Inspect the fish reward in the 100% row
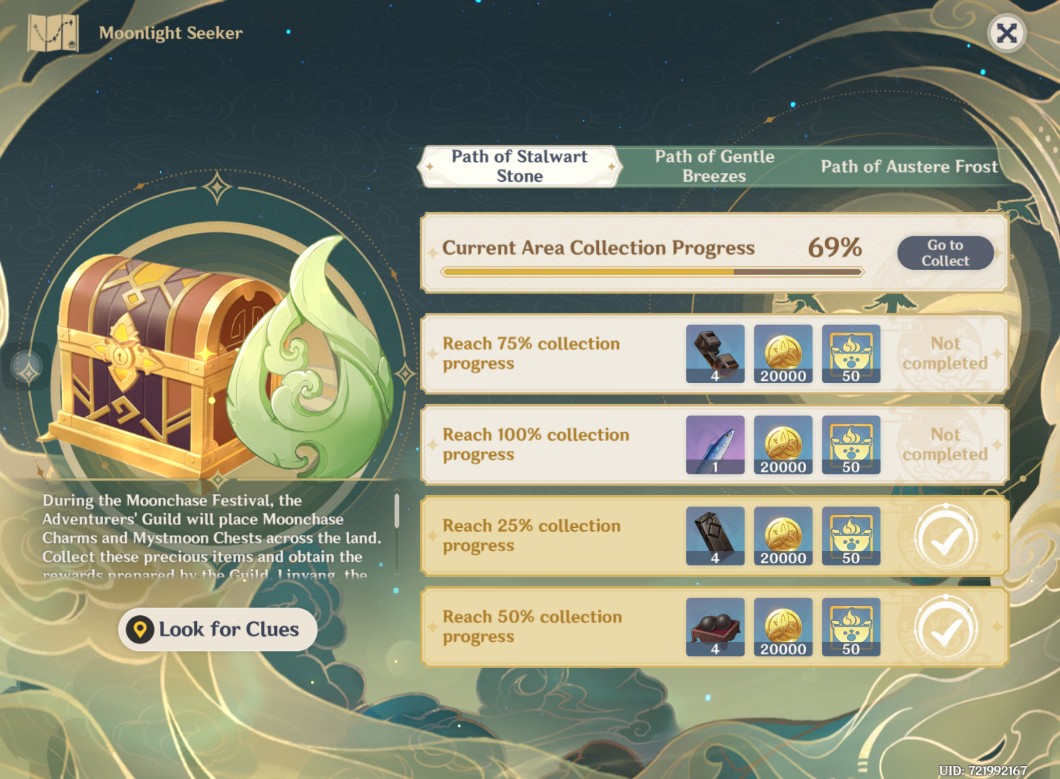1060x779 pixels. click(715, 445)
